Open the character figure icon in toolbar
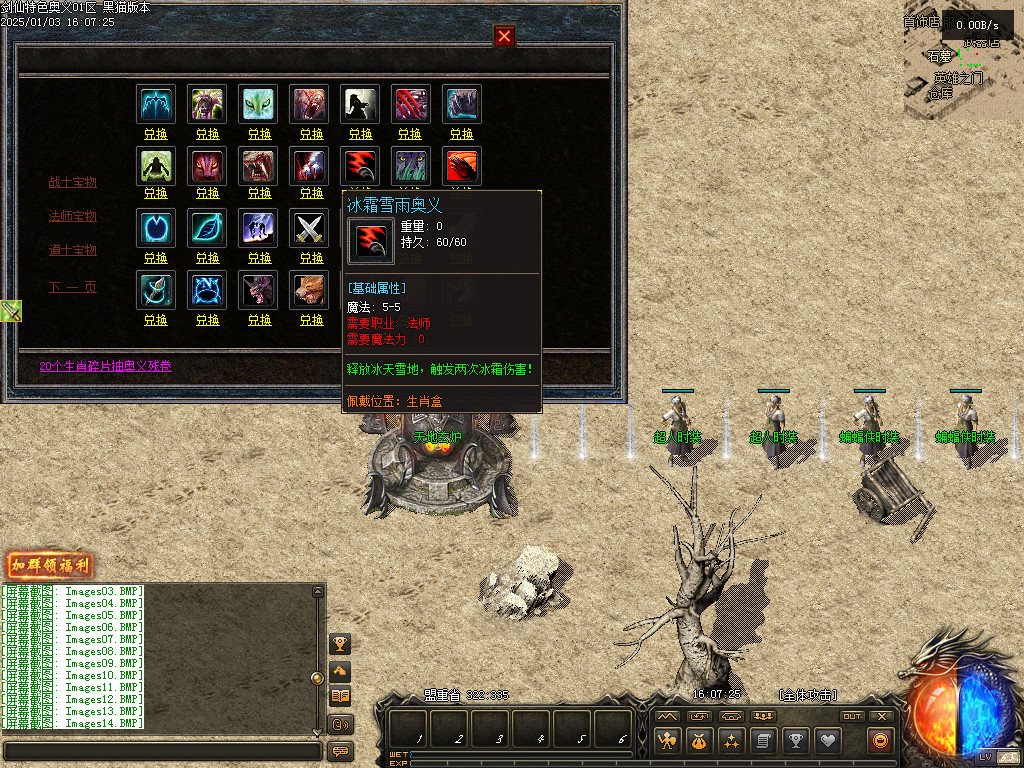 tap(667, 741)
